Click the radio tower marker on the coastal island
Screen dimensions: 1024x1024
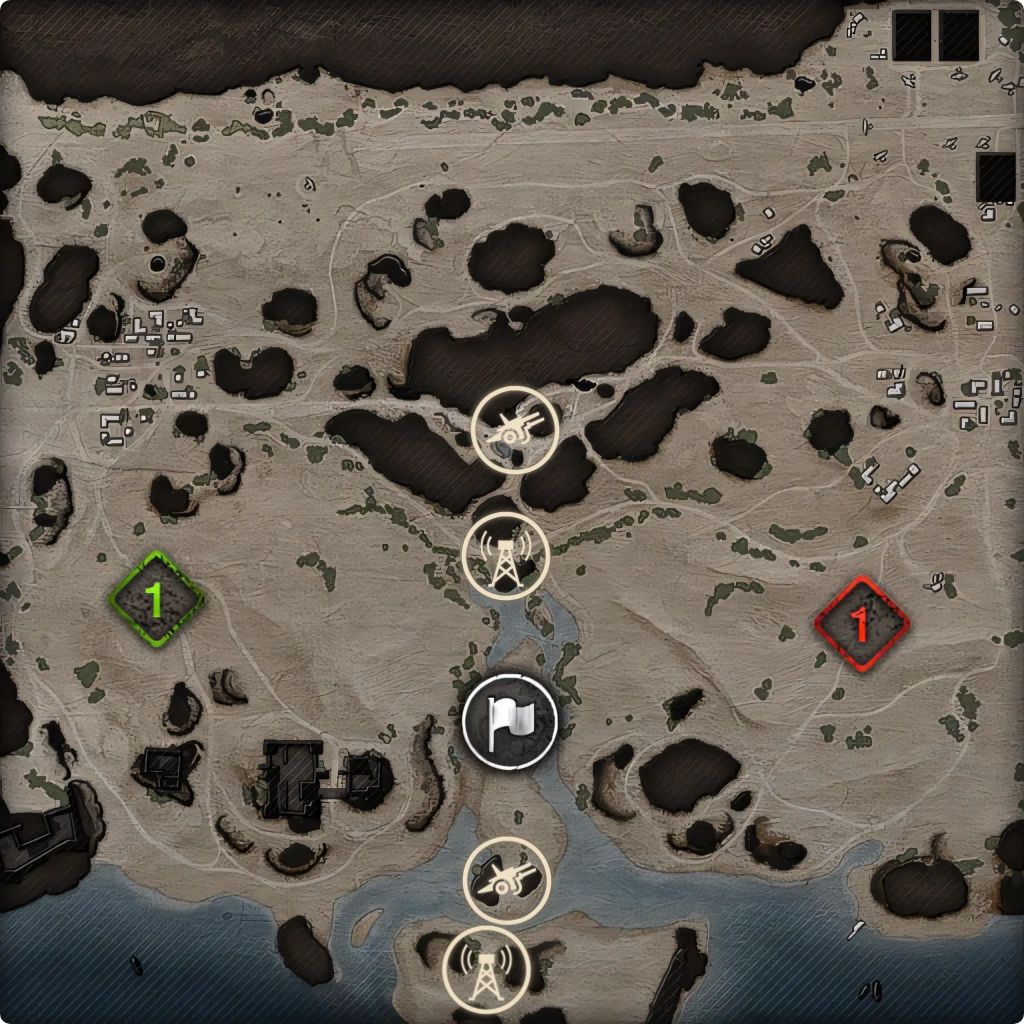[486, 969]
